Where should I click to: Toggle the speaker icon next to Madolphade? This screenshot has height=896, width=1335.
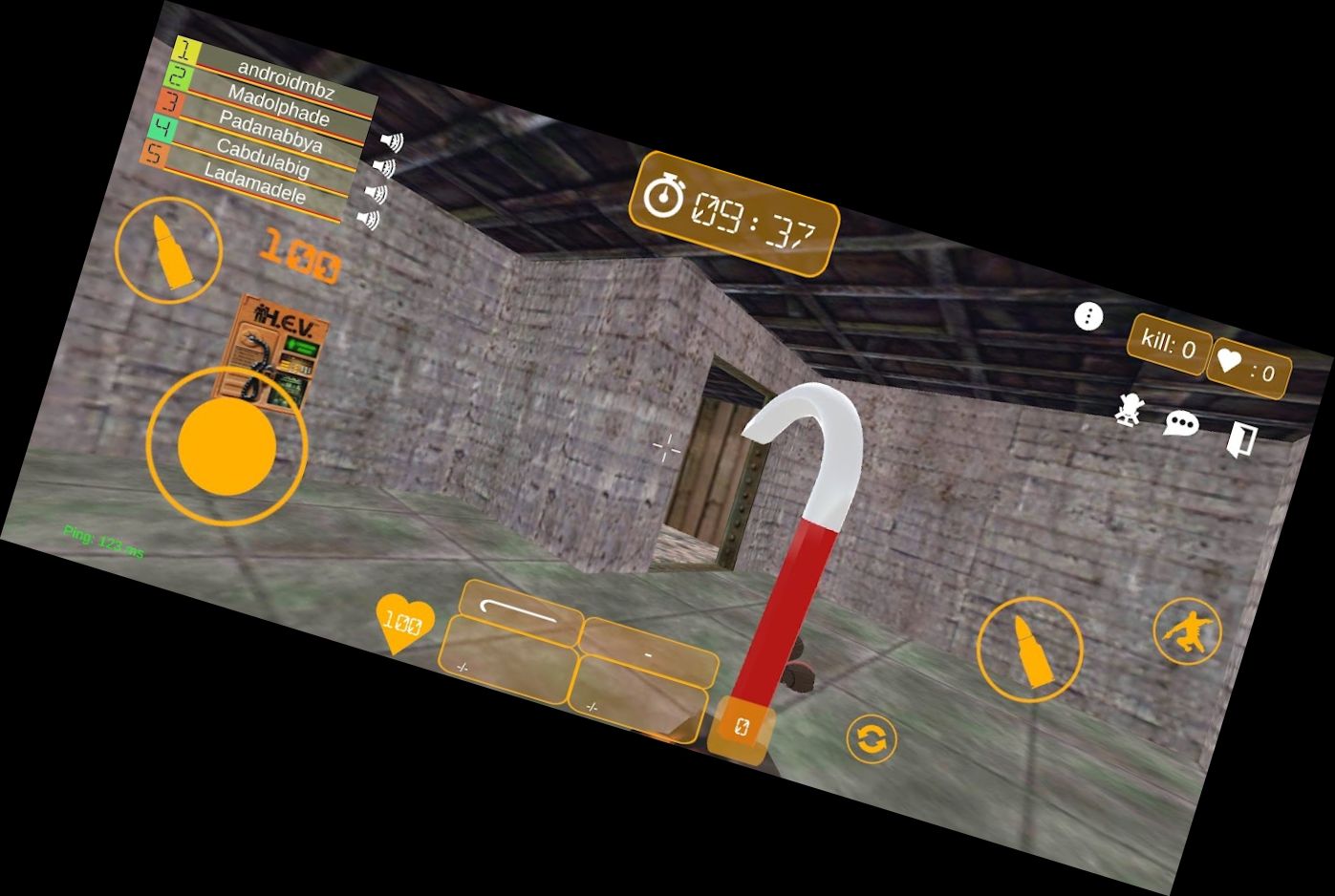pyautogui.click(x=392, y=141)
